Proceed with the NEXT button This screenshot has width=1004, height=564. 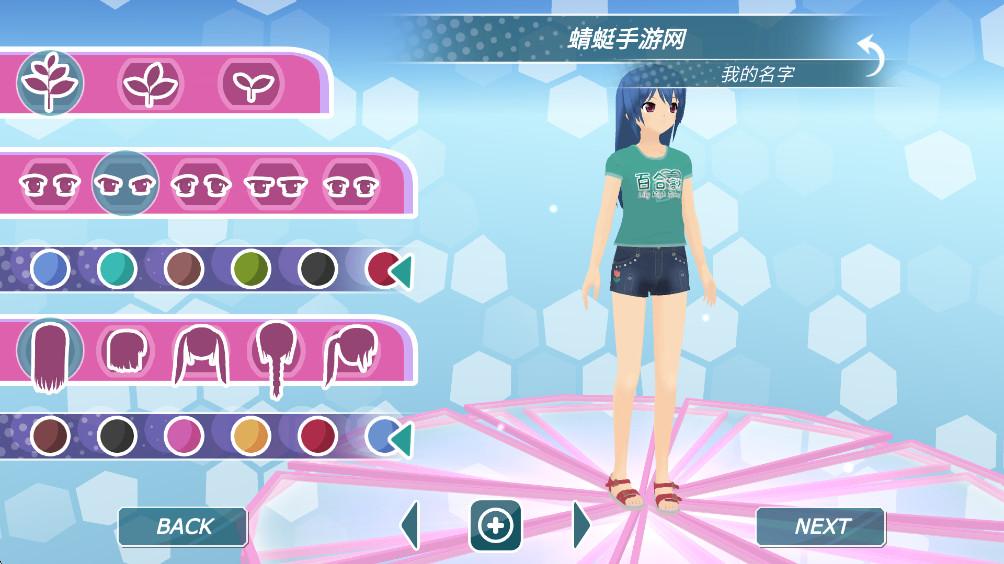(821, 526)
